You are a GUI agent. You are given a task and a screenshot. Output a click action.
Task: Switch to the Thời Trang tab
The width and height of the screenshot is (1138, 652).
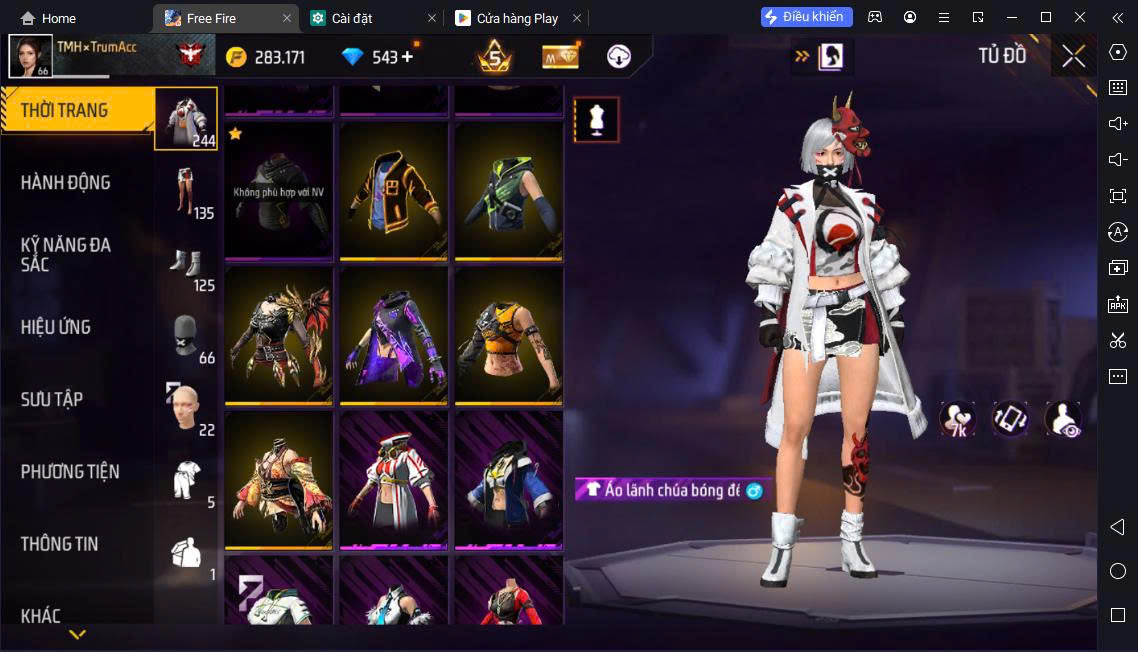[x=66, y=110]
